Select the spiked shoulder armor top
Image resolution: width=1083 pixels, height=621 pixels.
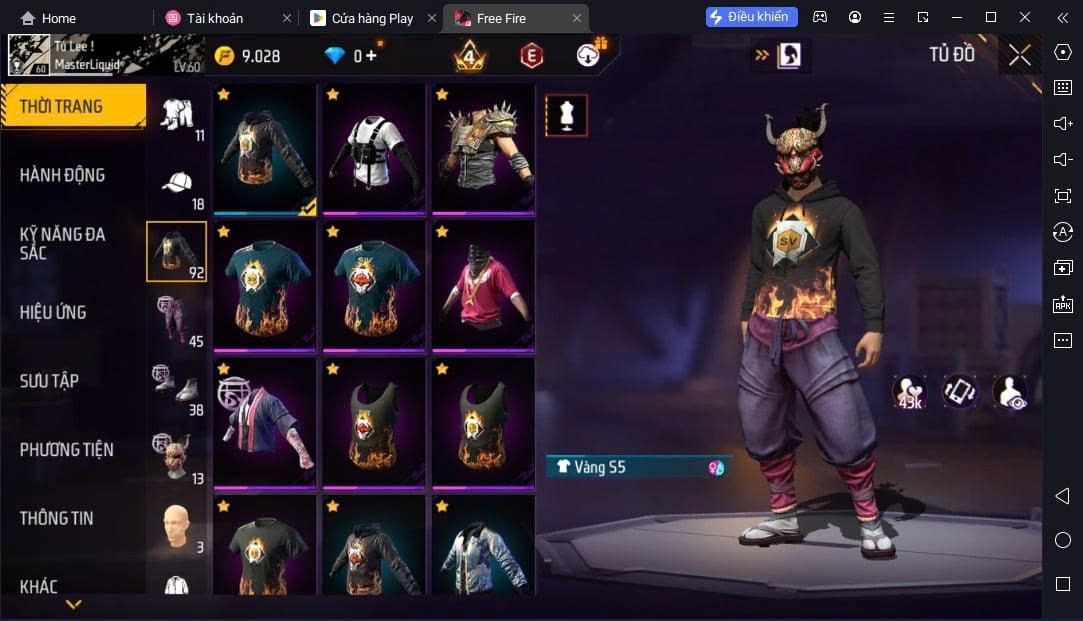(483, 149)
